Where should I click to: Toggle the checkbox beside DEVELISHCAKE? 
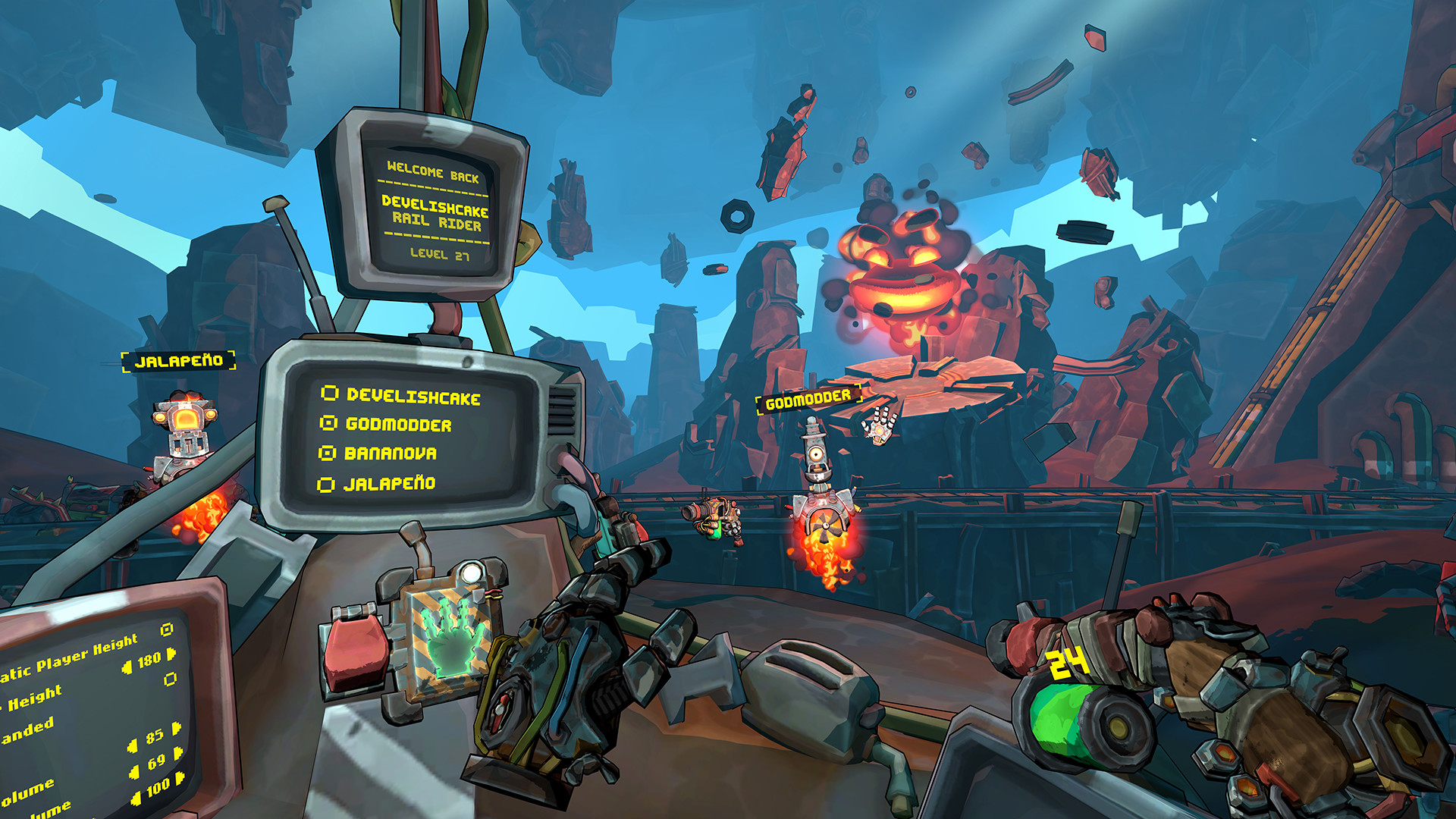[330, 393]
